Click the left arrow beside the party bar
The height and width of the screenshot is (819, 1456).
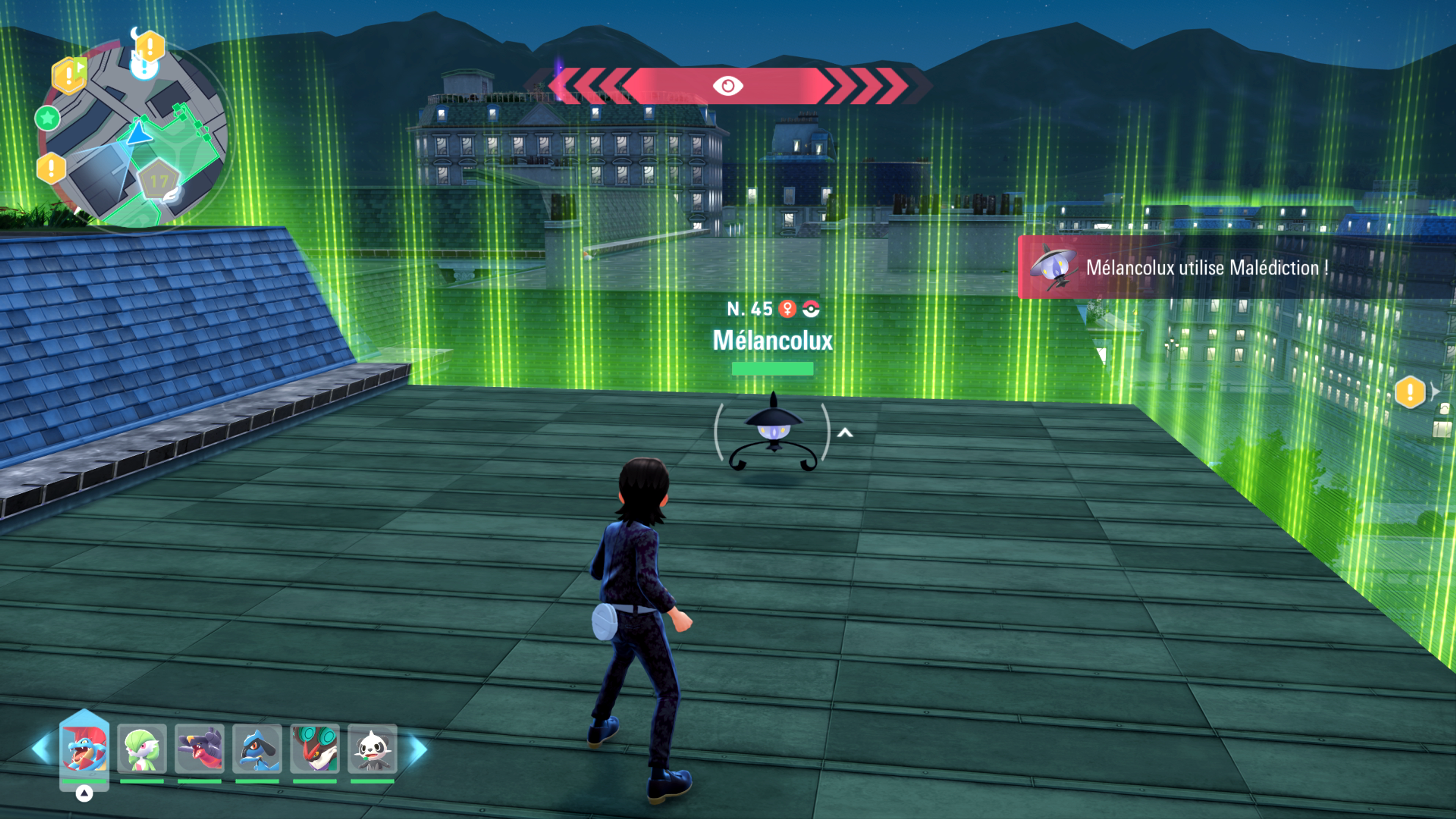[x=42, y=749]
